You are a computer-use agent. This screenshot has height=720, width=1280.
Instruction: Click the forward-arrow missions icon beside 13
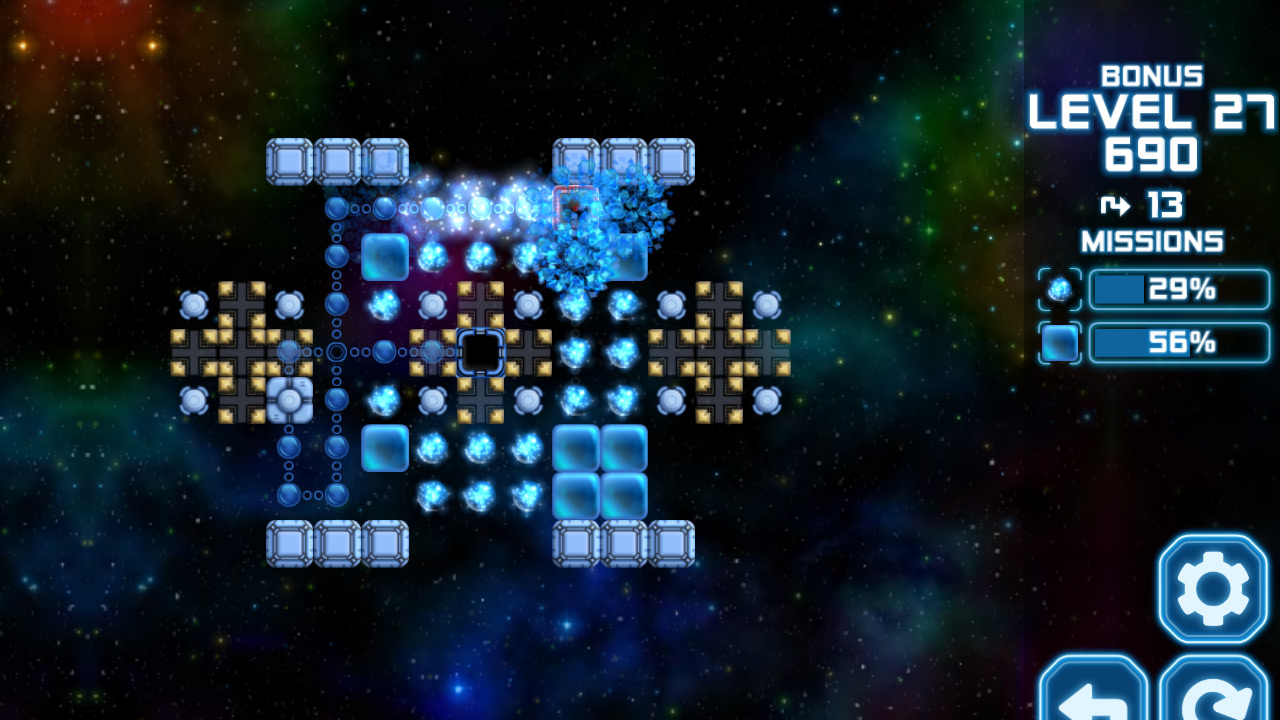click(1113, 207)
